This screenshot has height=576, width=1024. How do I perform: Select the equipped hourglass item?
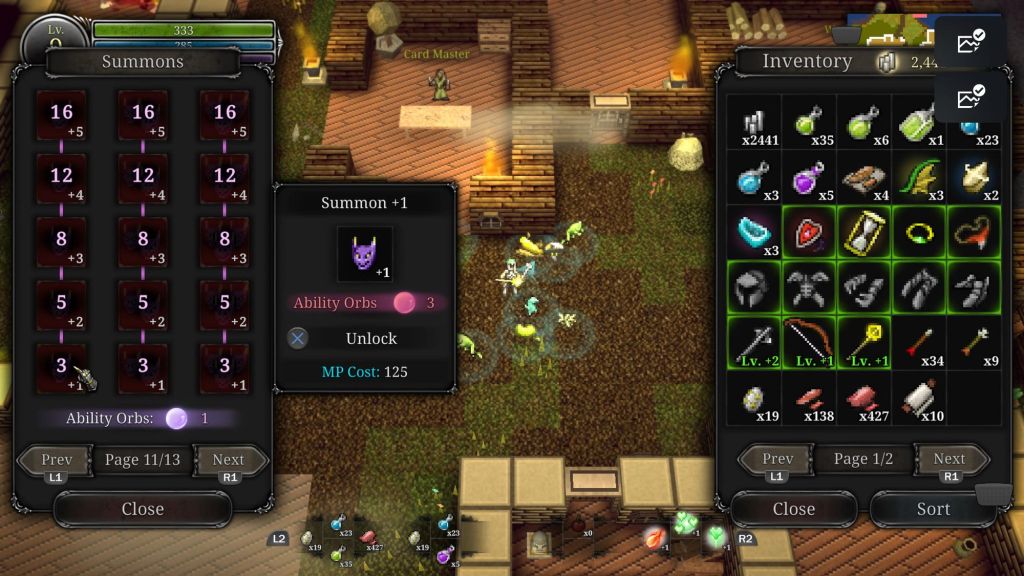pos(864,233)
